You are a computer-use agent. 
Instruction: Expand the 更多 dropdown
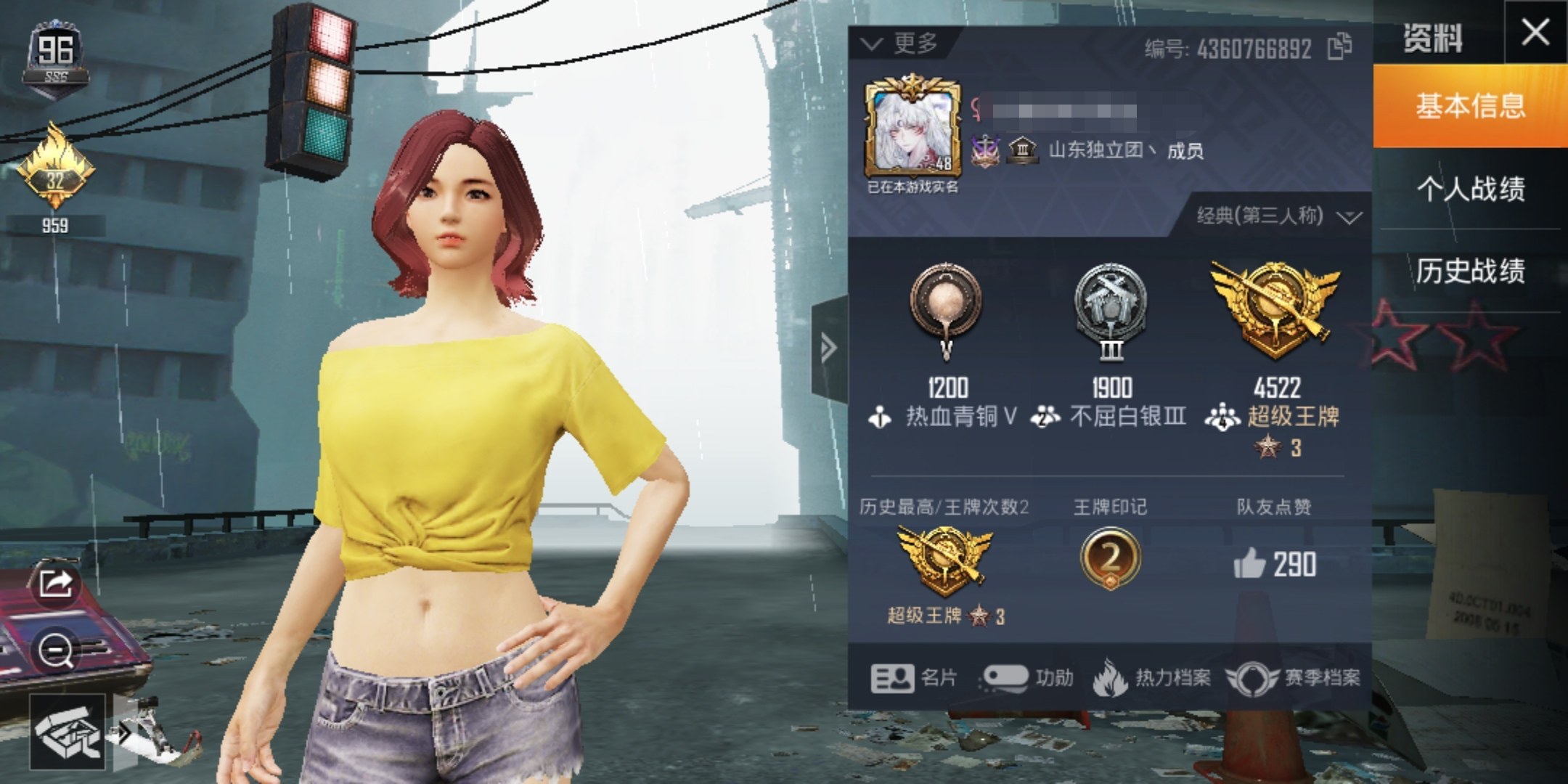coord(900,44)
